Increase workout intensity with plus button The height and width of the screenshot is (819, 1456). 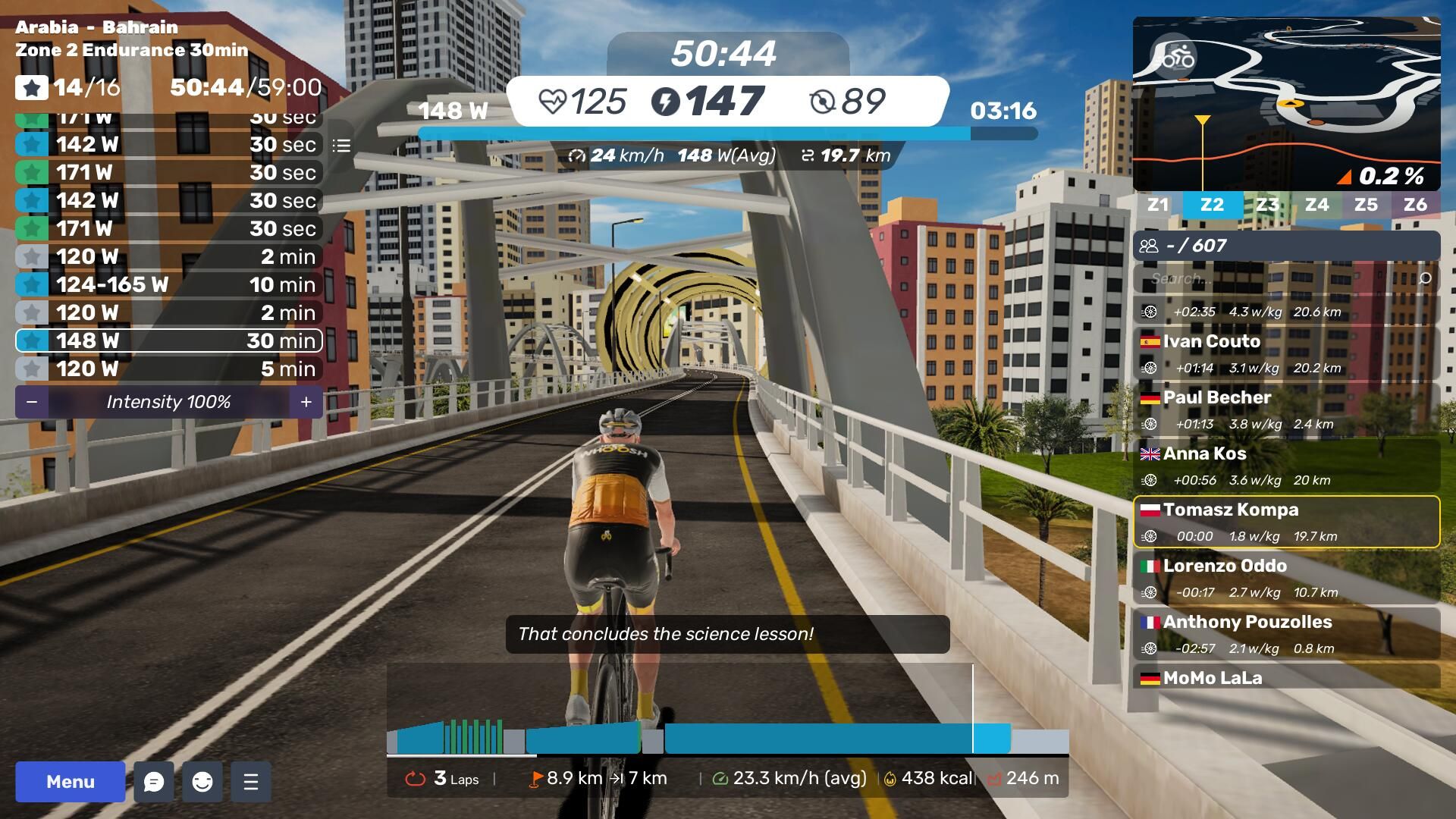pos(306,402)
